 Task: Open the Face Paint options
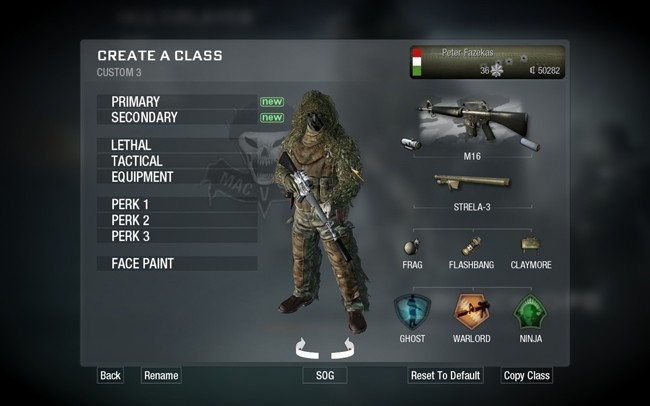point(142,264)
